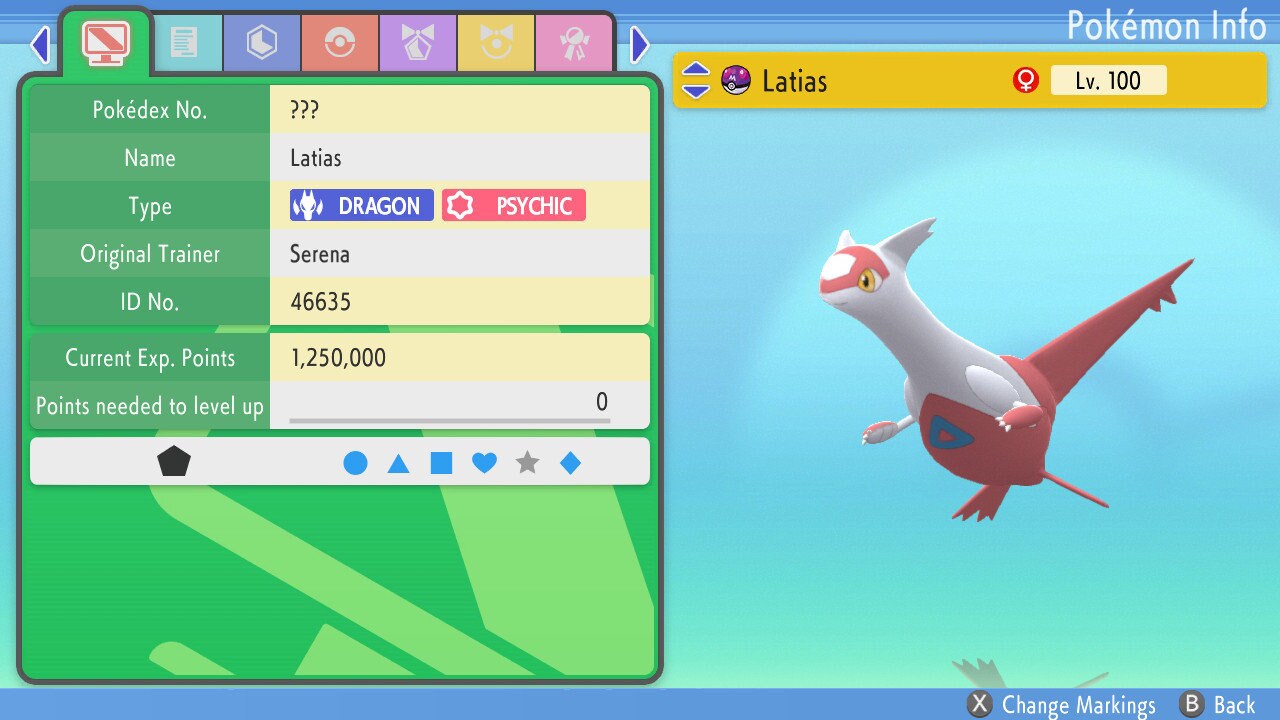This screenshot has height=720, width=1280.
Task: Toggle the blue diamond marking
Action: pyautogui.click(x=570, y=463)
